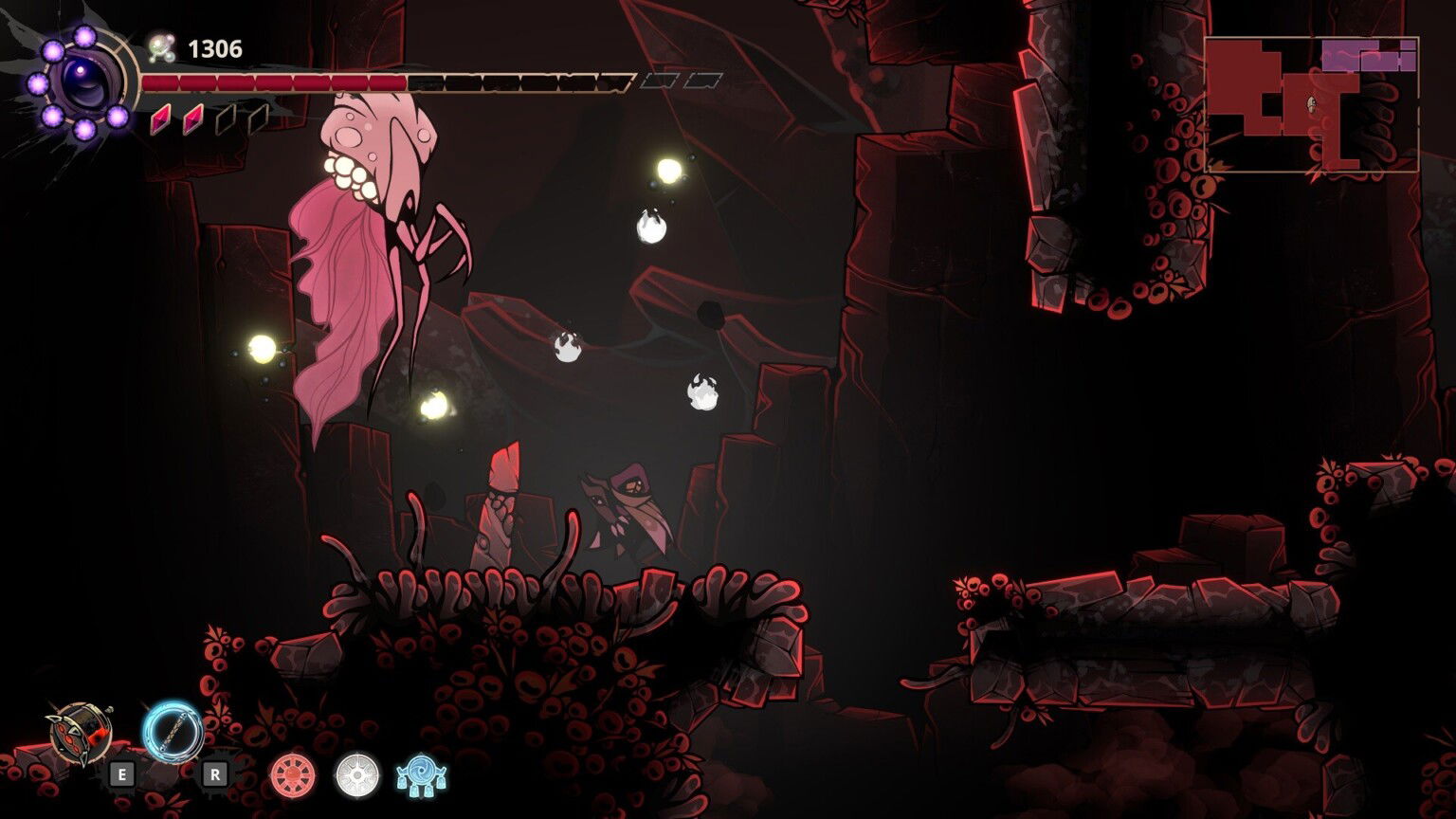The image size is (1456, 819).
Task: Click the skull currency icon beside 1306
Action: pos(161,45)
